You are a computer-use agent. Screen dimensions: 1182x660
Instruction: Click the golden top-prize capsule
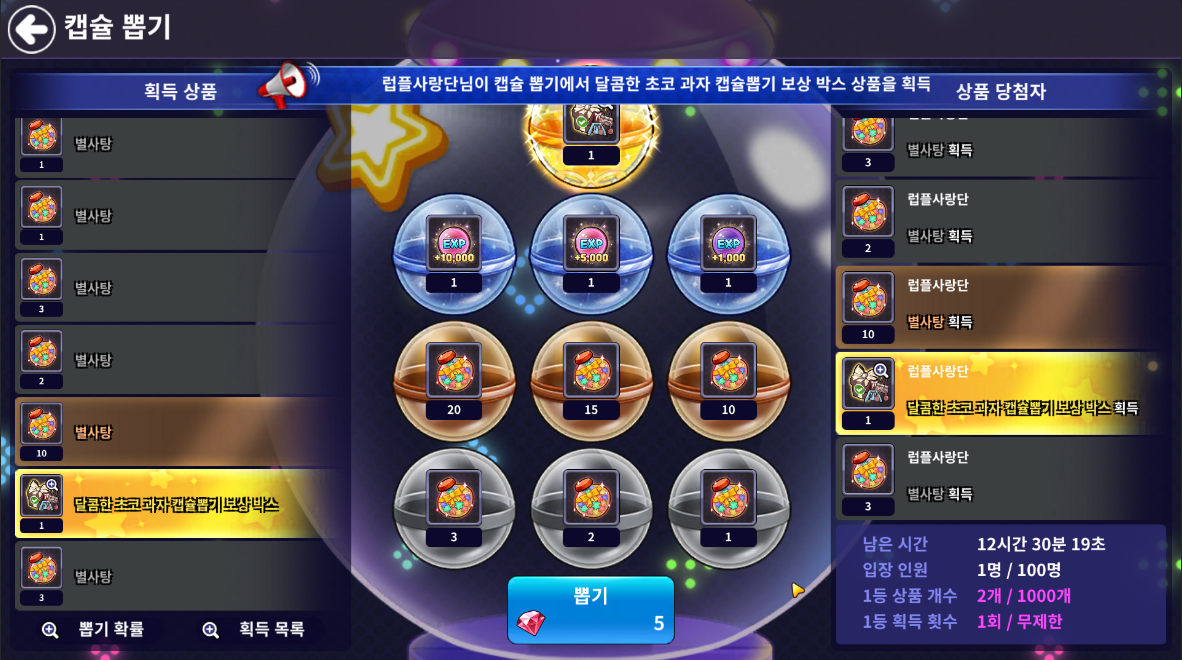[591, 130]
